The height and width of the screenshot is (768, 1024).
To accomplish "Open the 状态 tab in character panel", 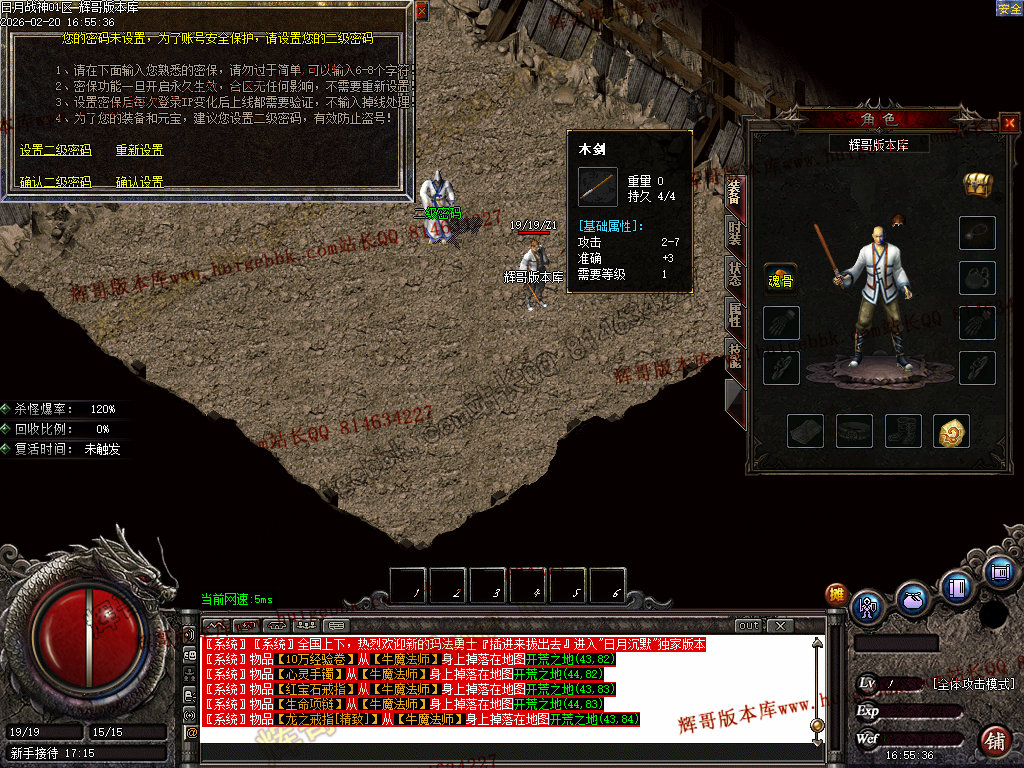I will pos(734,275).
